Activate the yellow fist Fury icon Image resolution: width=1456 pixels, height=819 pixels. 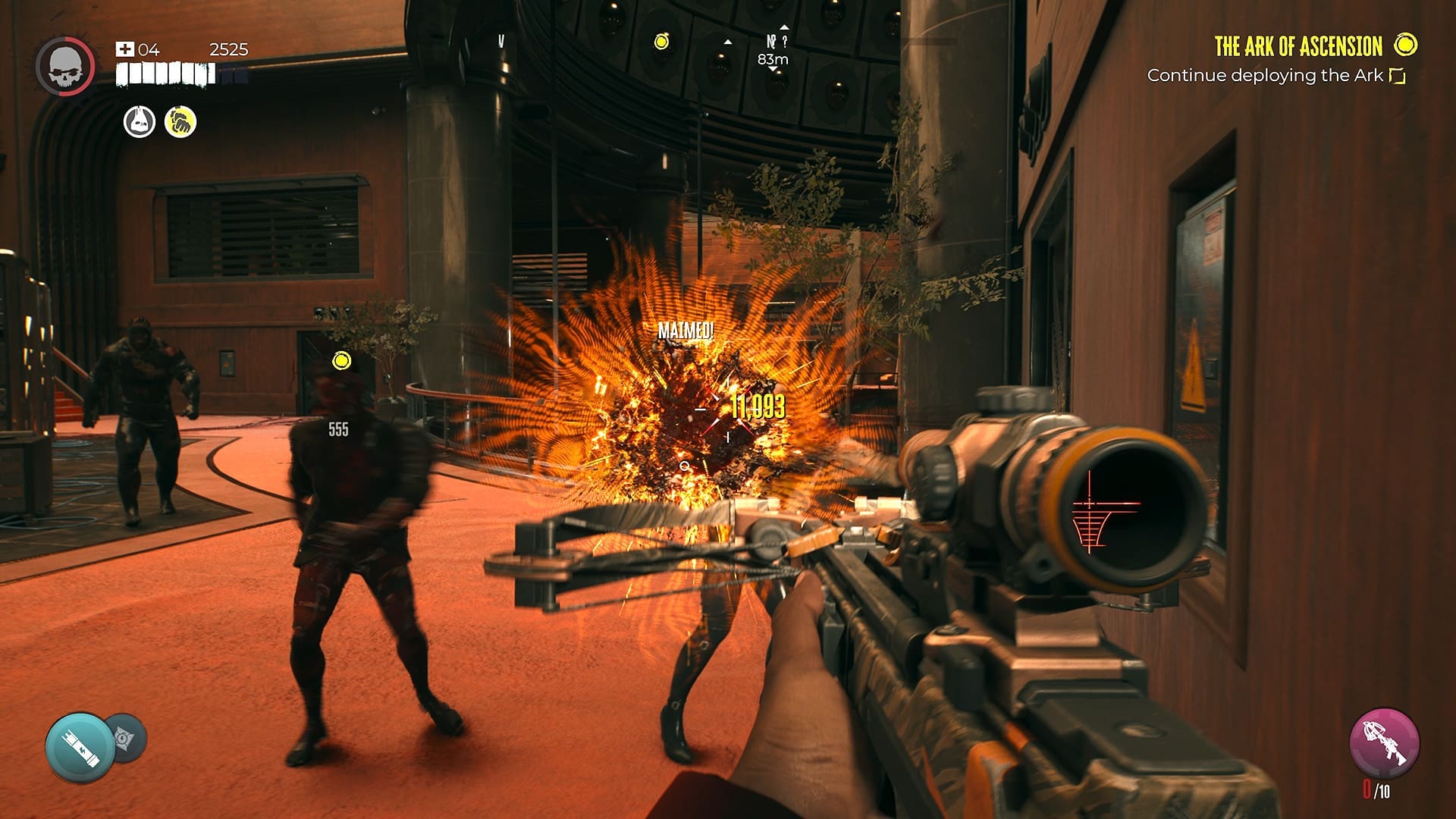tap(179, 121)
